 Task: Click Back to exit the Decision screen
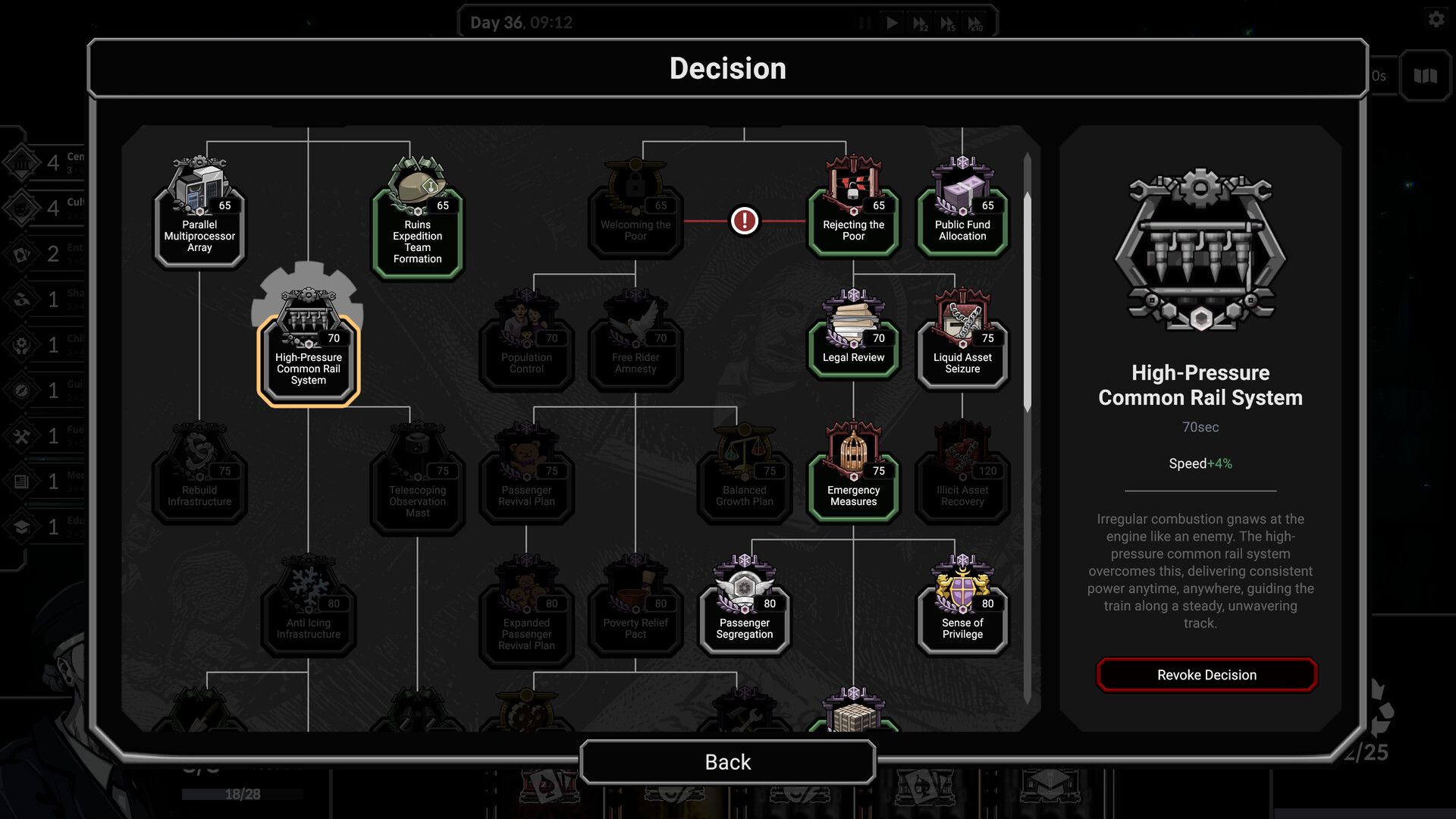(x=727, y=761)
